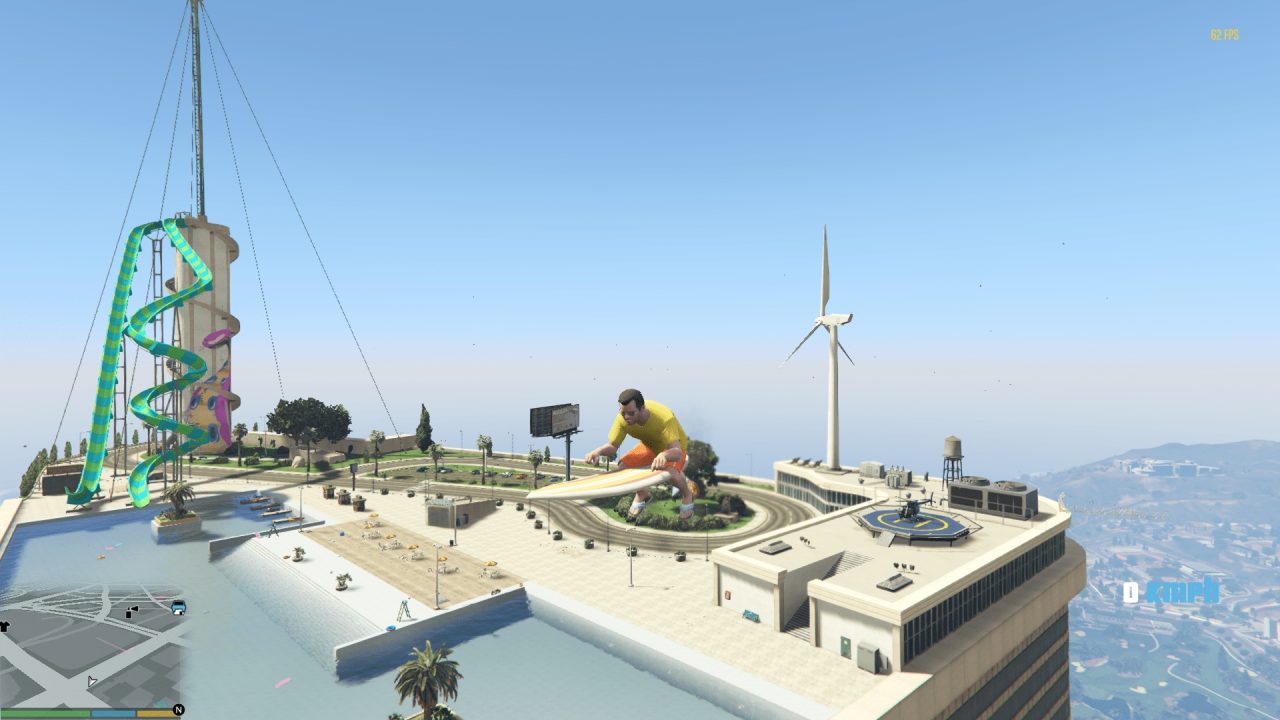Click the yellow armor bar segment

(155, 712)
